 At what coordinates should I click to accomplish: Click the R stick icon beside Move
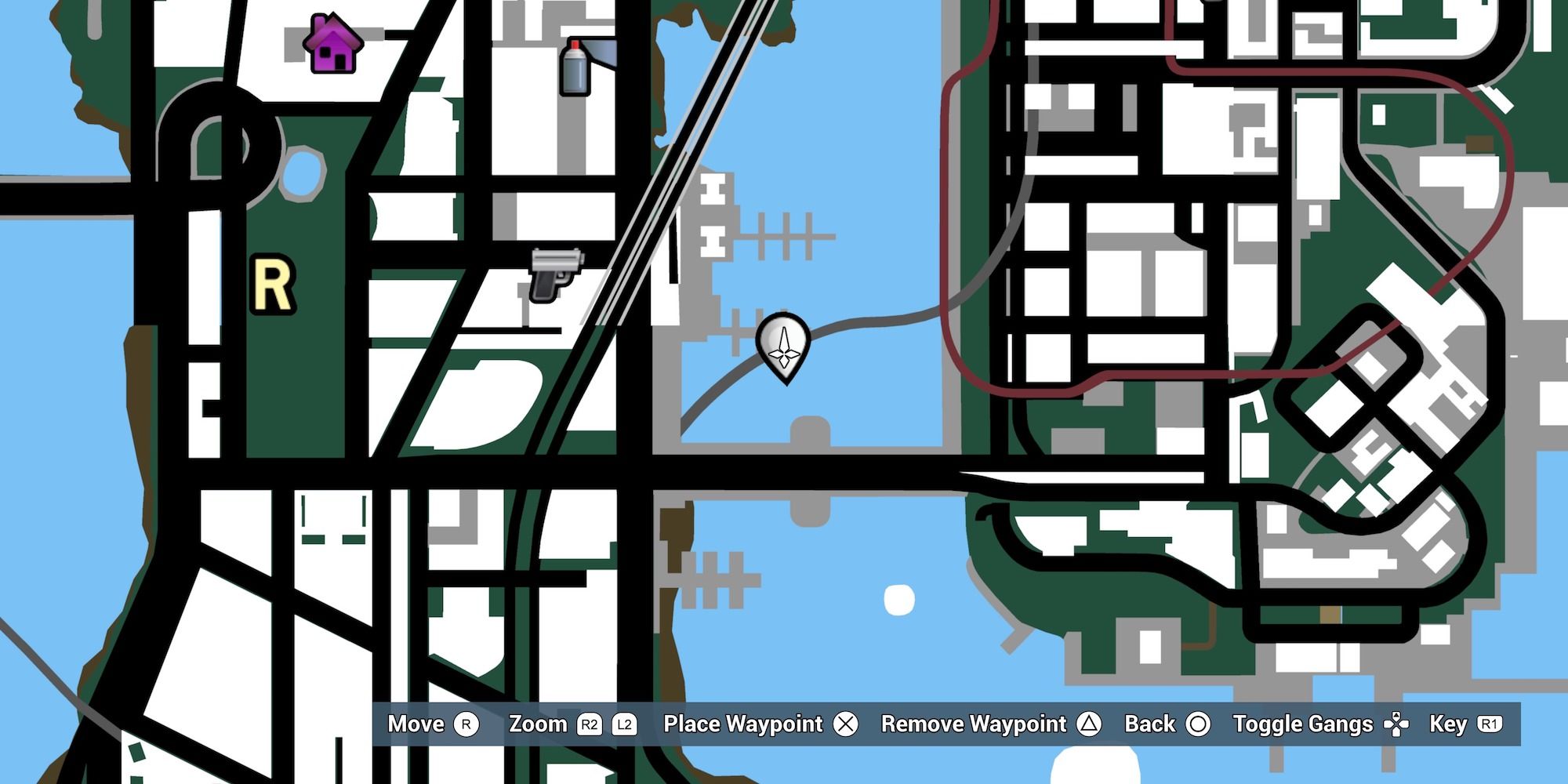pos(466,724)
